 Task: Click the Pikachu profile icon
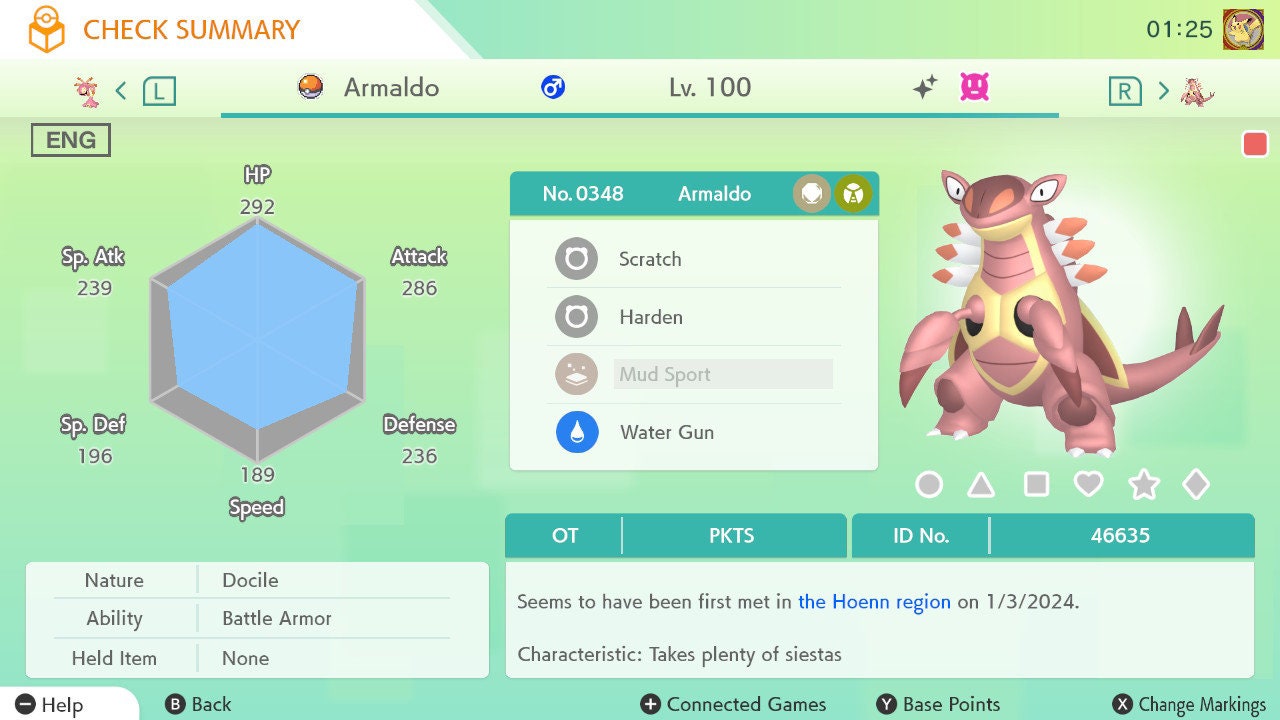[1243, 30]
